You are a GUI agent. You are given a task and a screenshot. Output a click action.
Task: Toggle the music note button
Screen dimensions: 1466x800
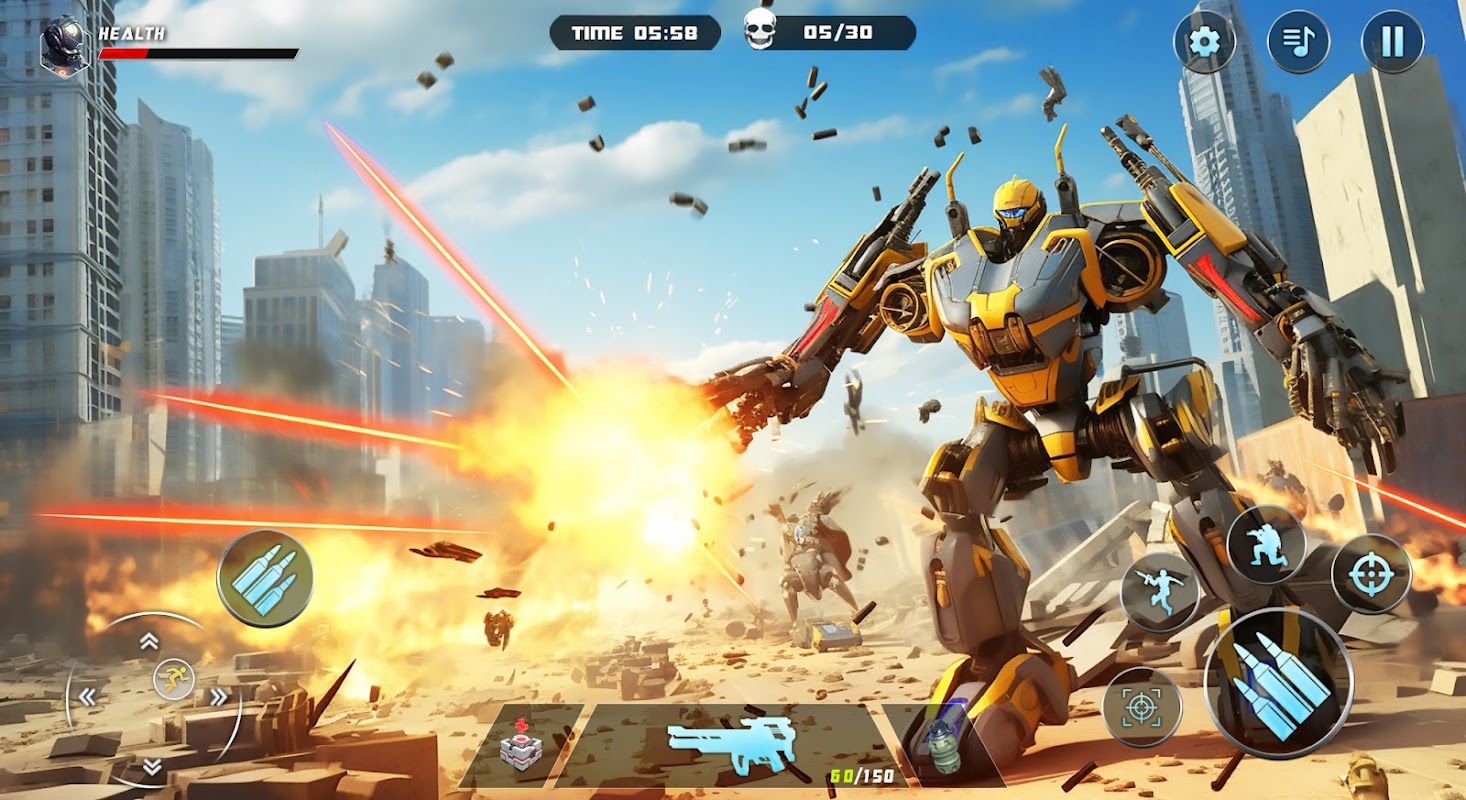[1298, 42]
